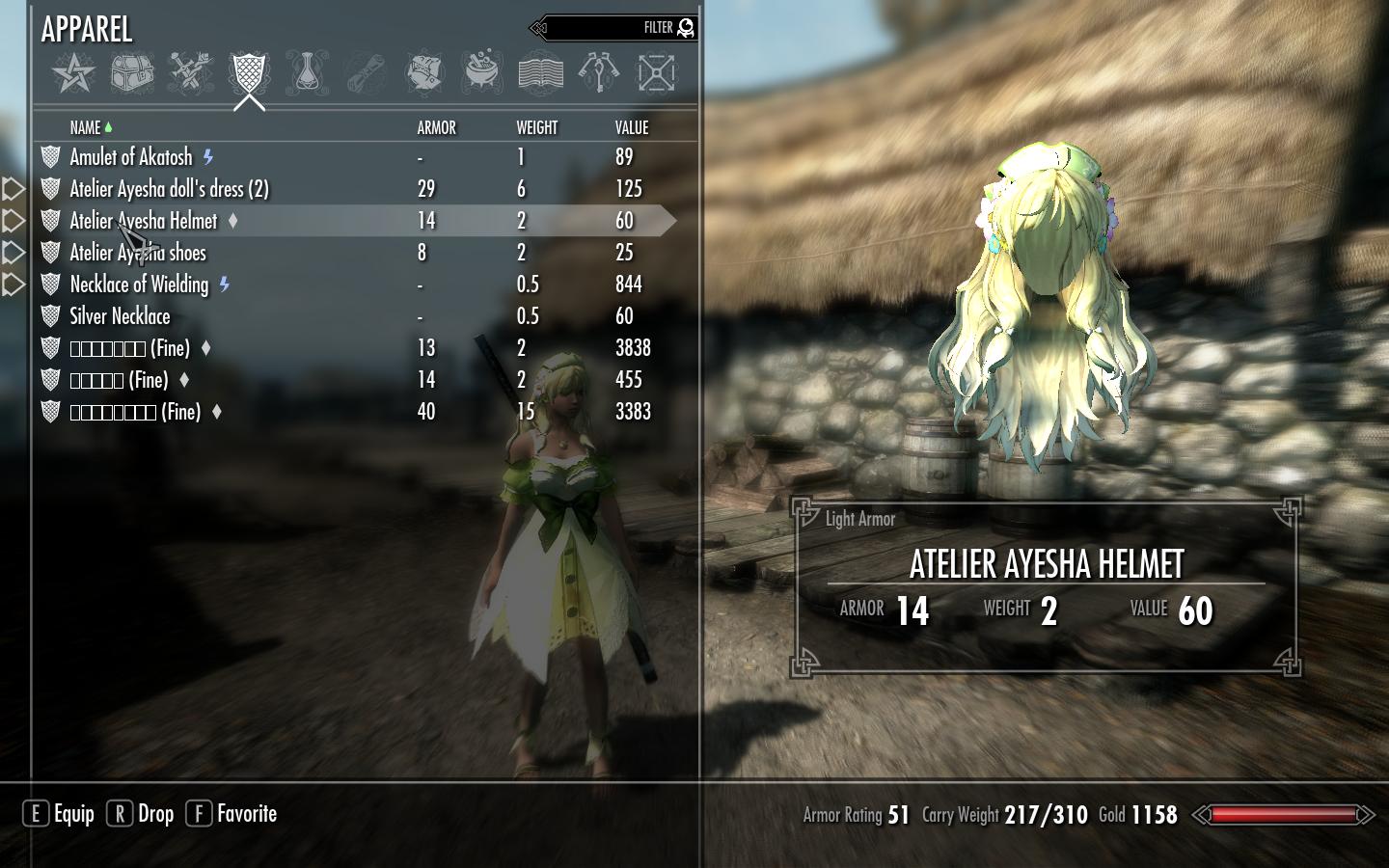Open the Ingredients mortar category
This screenshot has height=868, width=1389.
(x=481, y=73)
